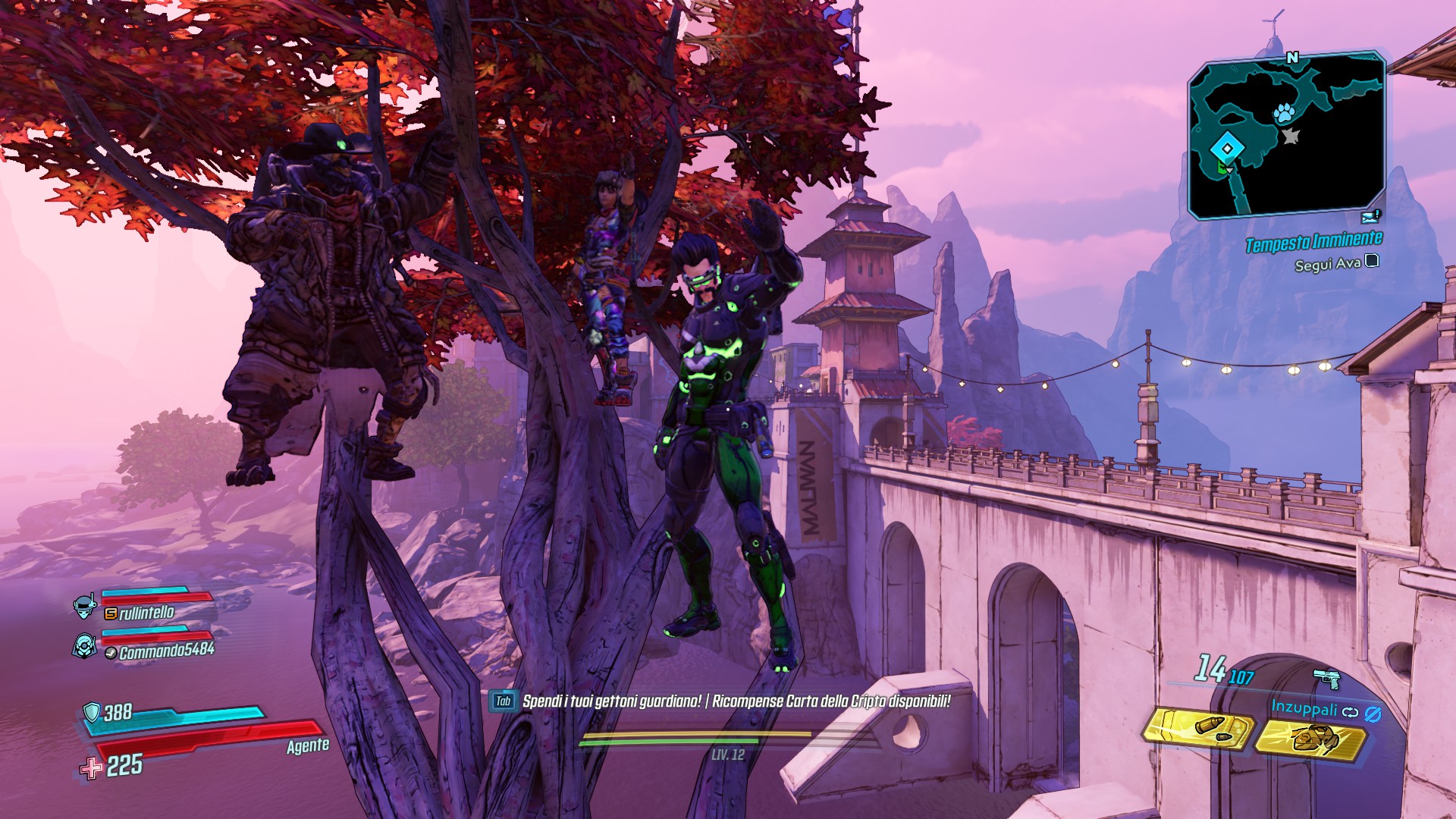Select the paw print marker on minimap
Screen dimensions: 1456x819
point(1284,115)
